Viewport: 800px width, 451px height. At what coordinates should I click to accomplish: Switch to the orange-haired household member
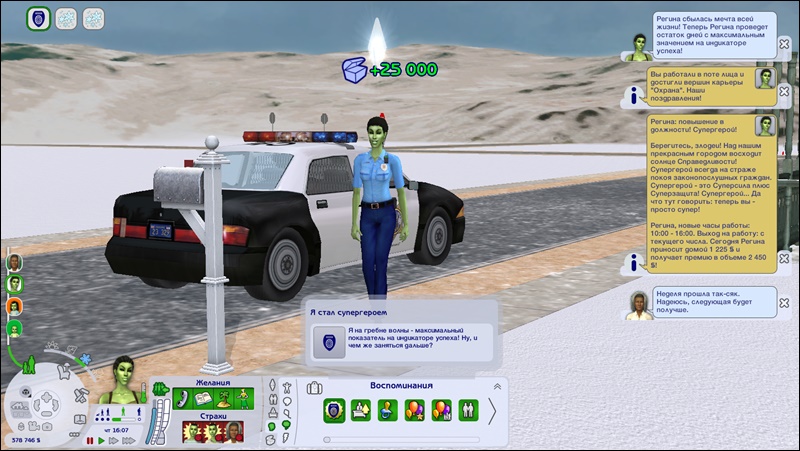point(16,305)
